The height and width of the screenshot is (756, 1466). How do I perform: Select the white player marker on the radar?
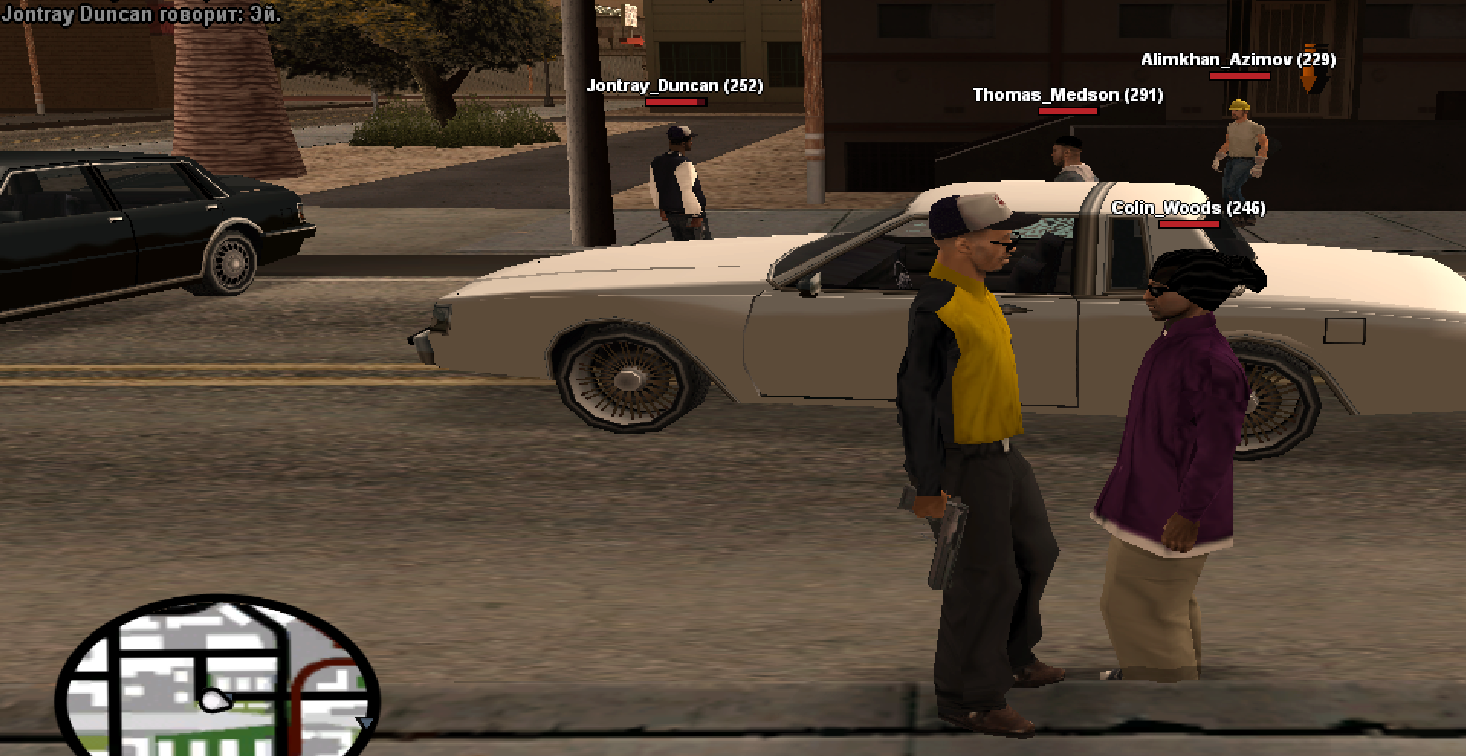point(214,701)
